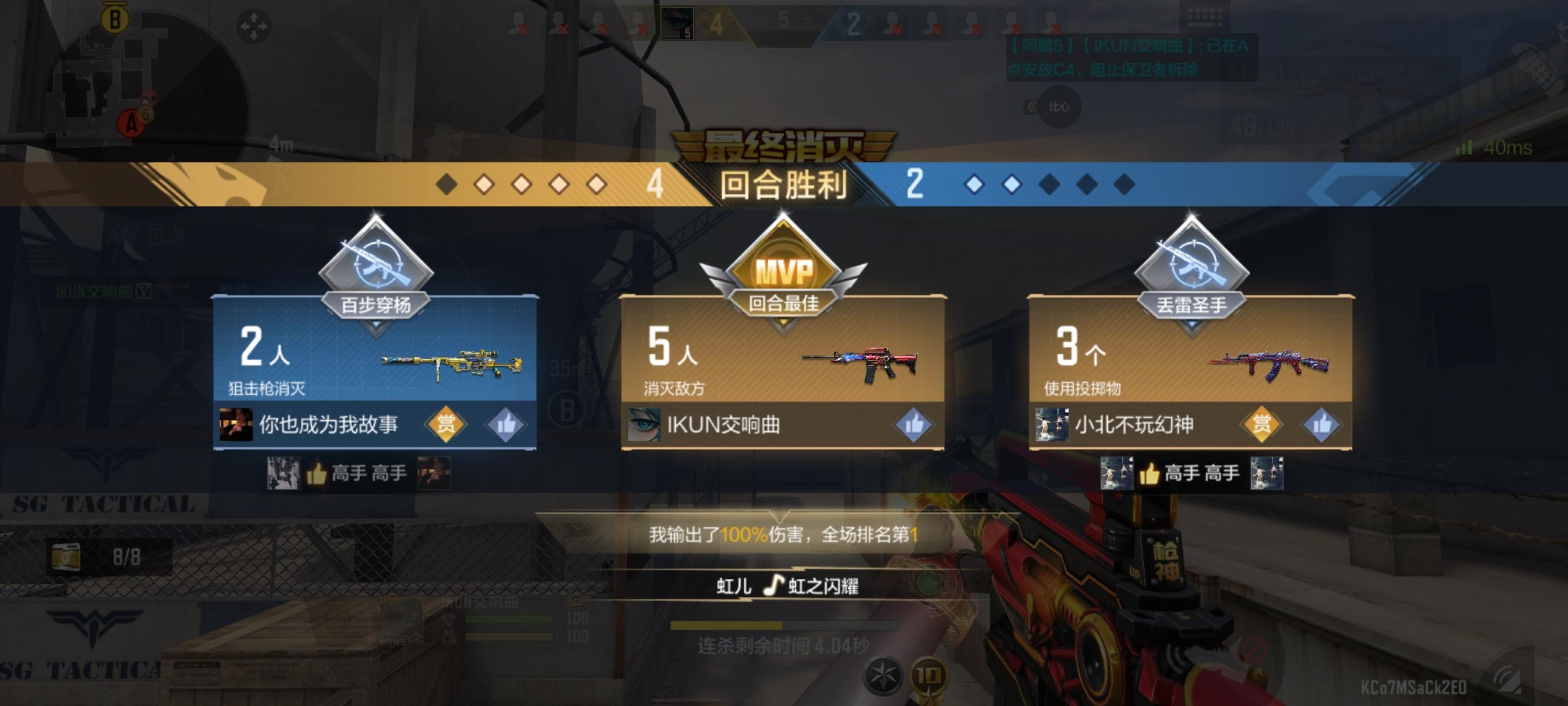Image resolution: width=1568 pixels, height=706 pixels.
Task: Give a thumbs-up to 你也成为我故事
Action: (507, 426)
